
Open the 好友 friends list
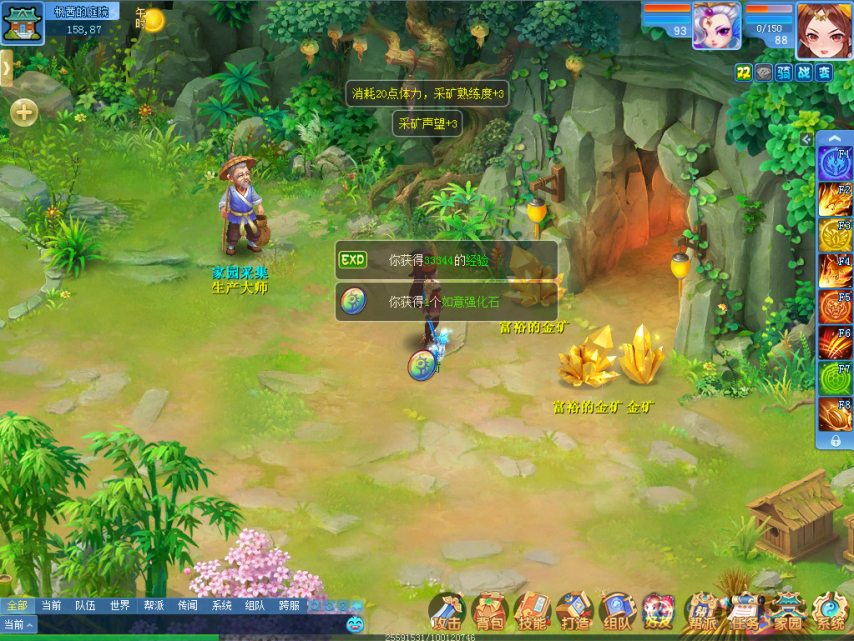click(x=659, y=611)
